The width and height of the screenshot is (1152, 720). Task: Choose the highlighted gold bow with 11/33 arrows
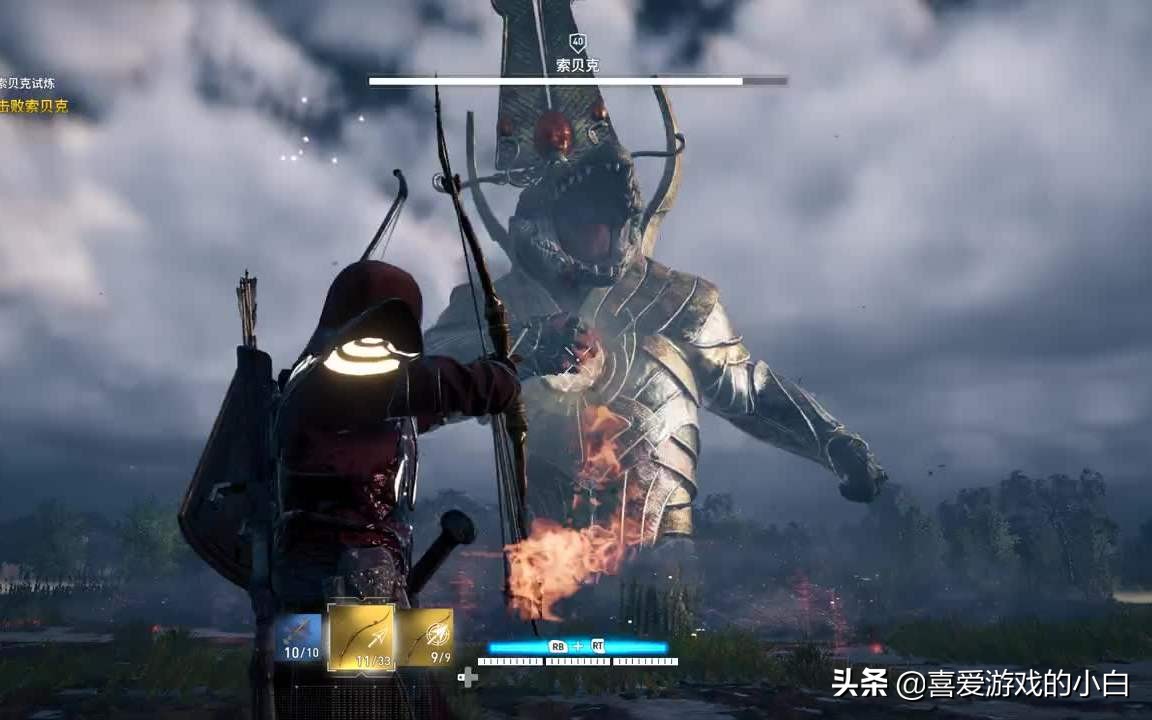361,638
